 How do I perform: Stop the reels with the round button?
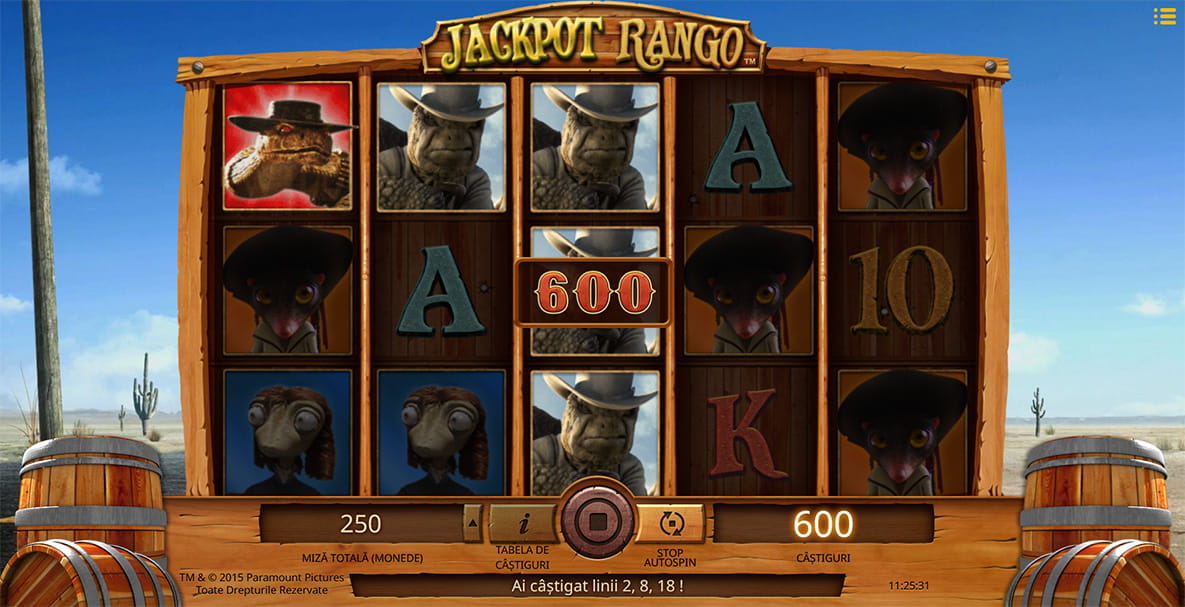pos(597,521)
